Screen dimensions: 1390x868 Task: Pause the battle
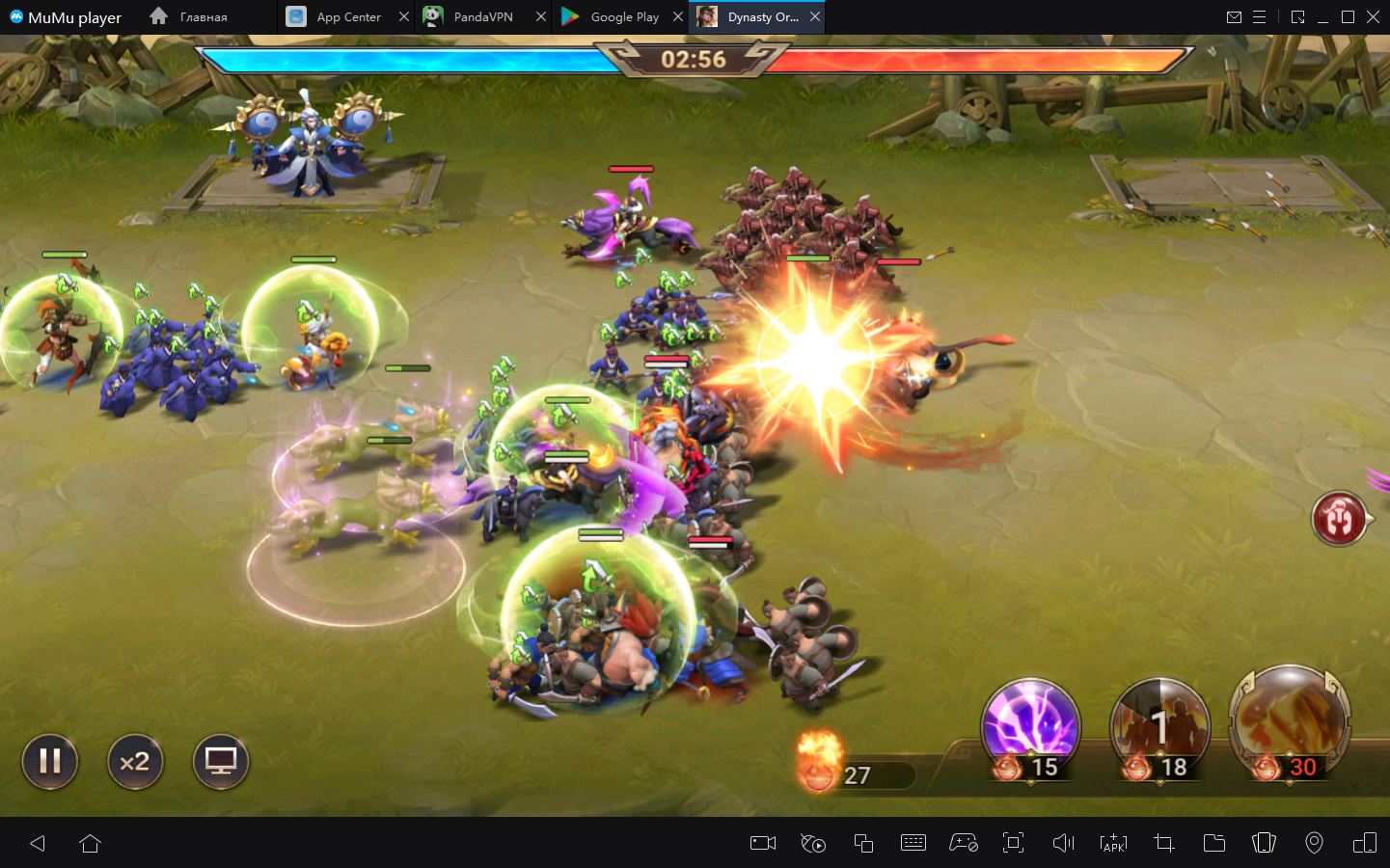pyautogui.click(x=50, y=762)
